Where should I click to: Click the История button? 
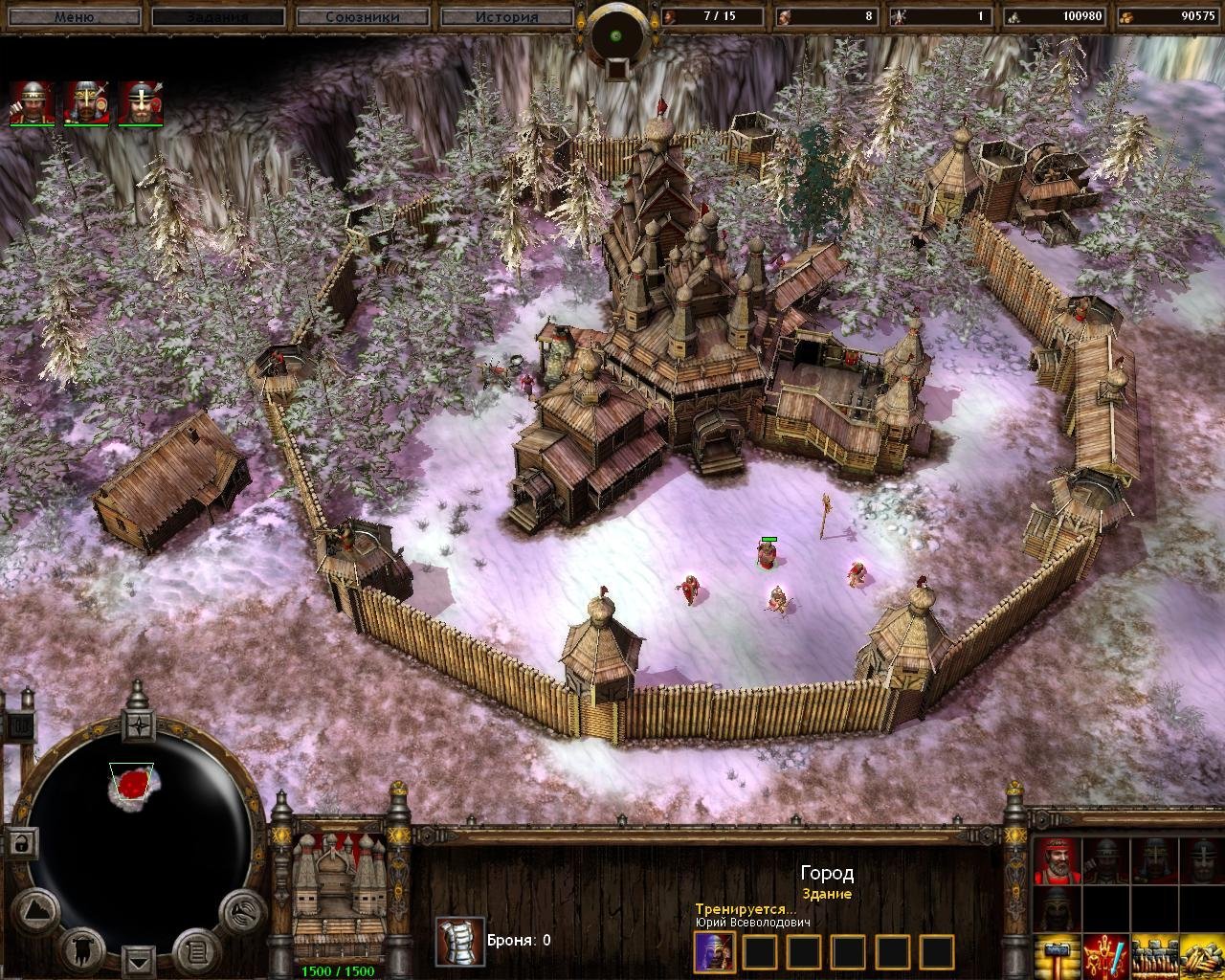(x=510, y=15)
